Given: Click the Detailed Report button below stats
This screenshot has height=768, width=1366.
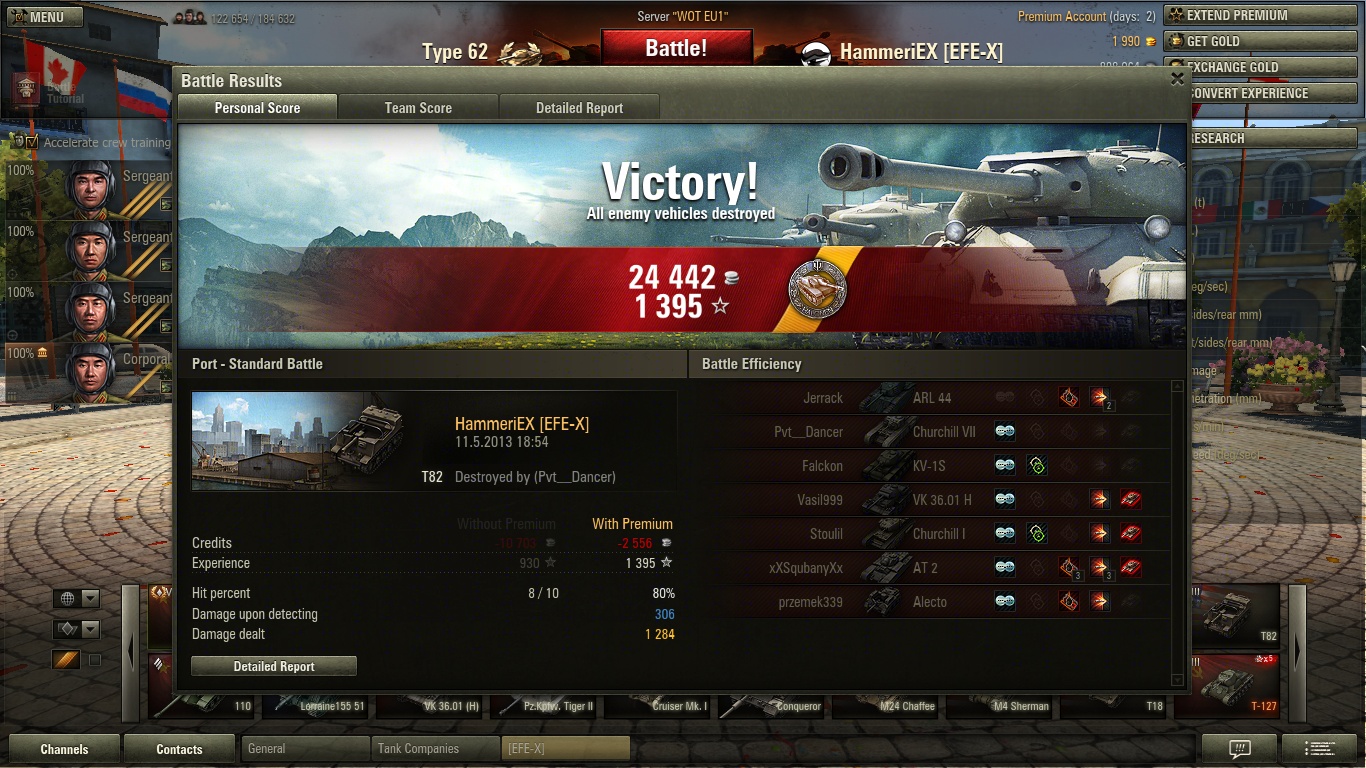Looking at the screenshot, I should click(274, 666).
